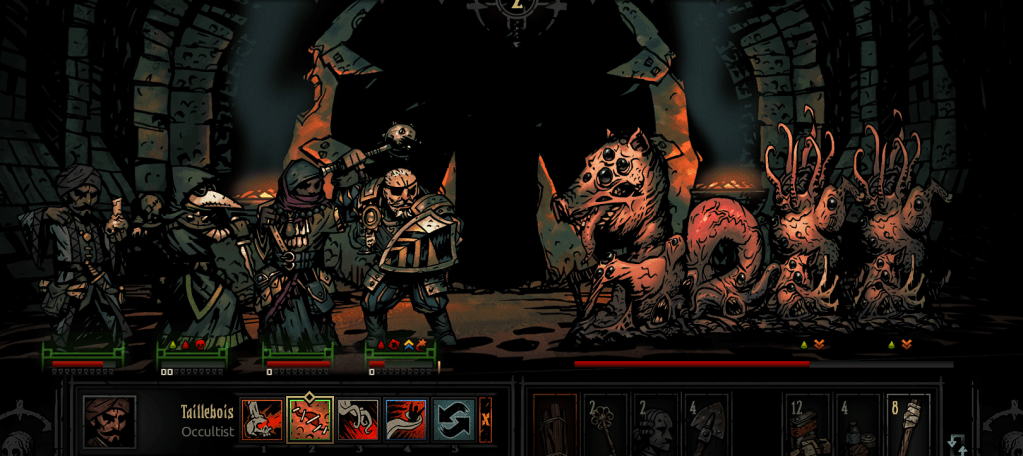Pass the turn with the X button
This screenshot has width=1023, height=456.
pos(486,418)
